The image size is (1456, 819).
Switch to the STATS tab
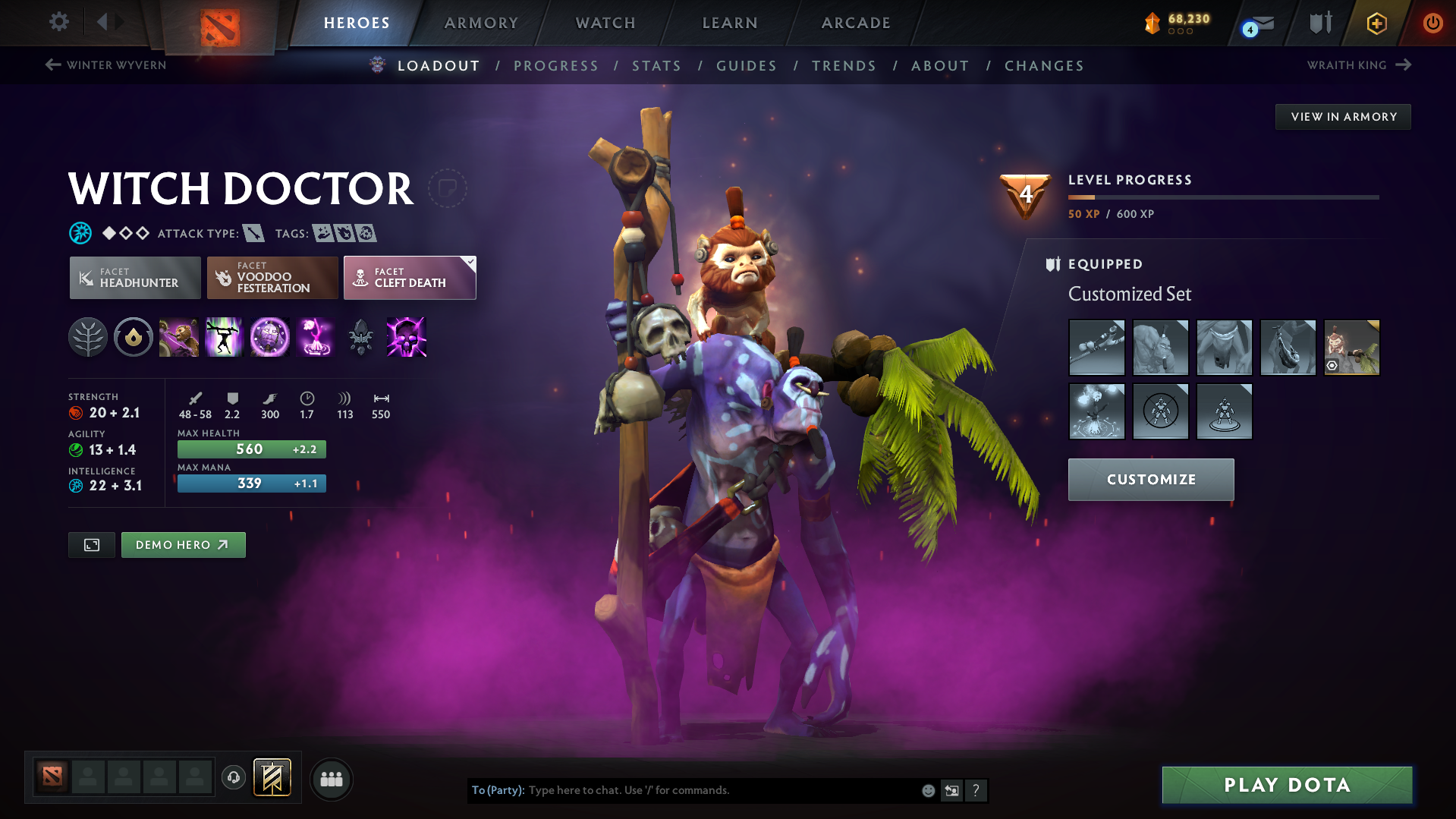pyautogui.click(x=656, y=66)
